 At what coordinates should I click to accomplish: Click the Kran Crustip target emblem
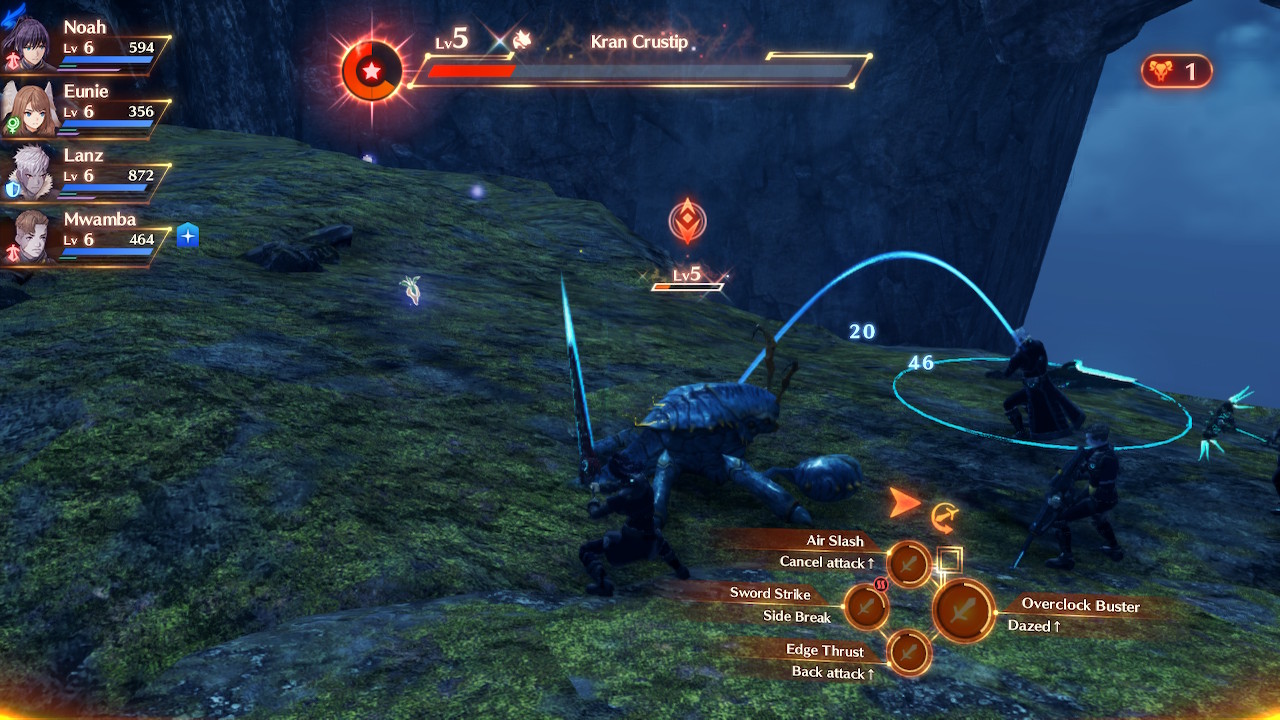click(372, 71)
